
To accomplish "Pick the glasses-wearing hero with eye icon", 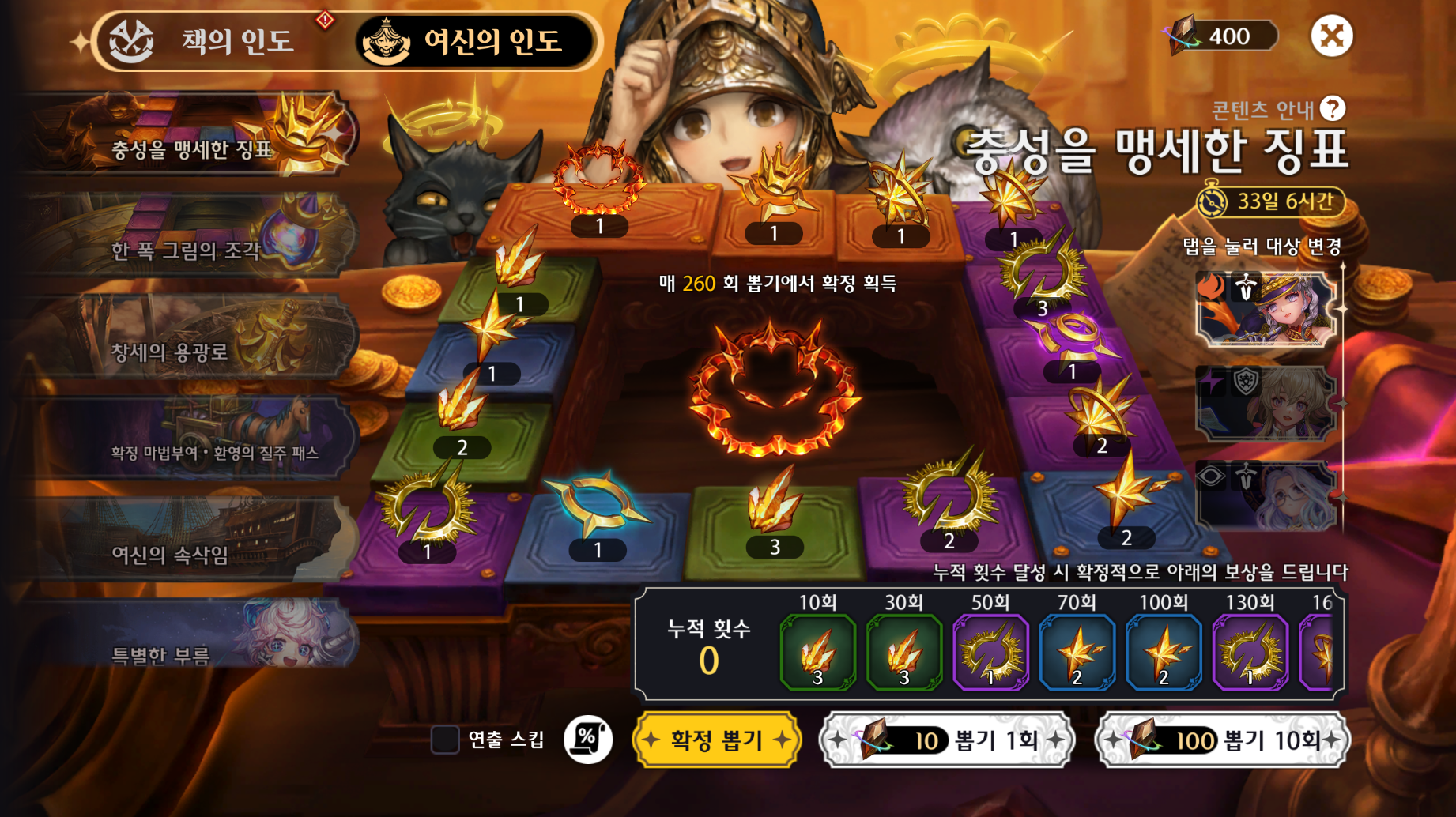I will click(1266, 495).
